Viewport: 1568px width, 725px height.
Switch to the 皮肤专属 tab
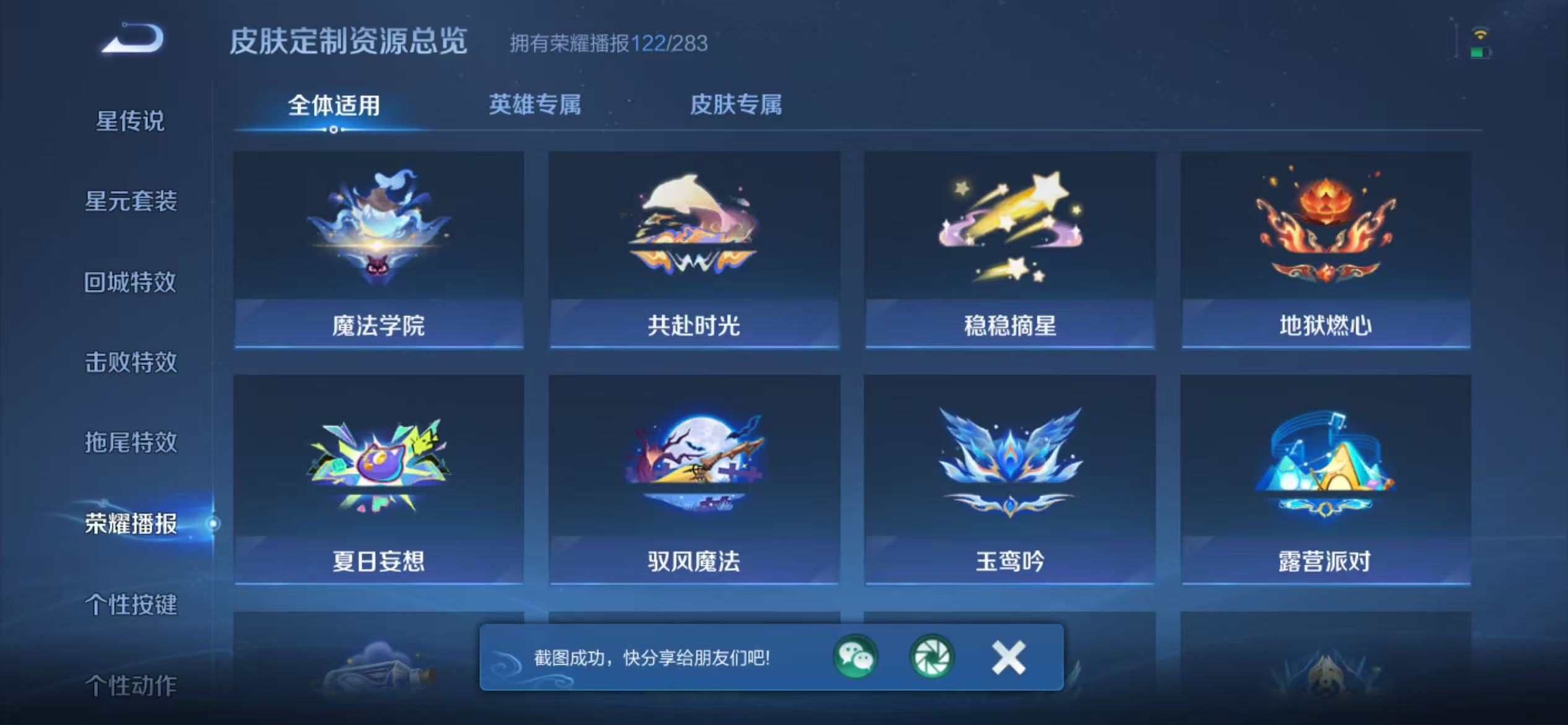point(736,107)
